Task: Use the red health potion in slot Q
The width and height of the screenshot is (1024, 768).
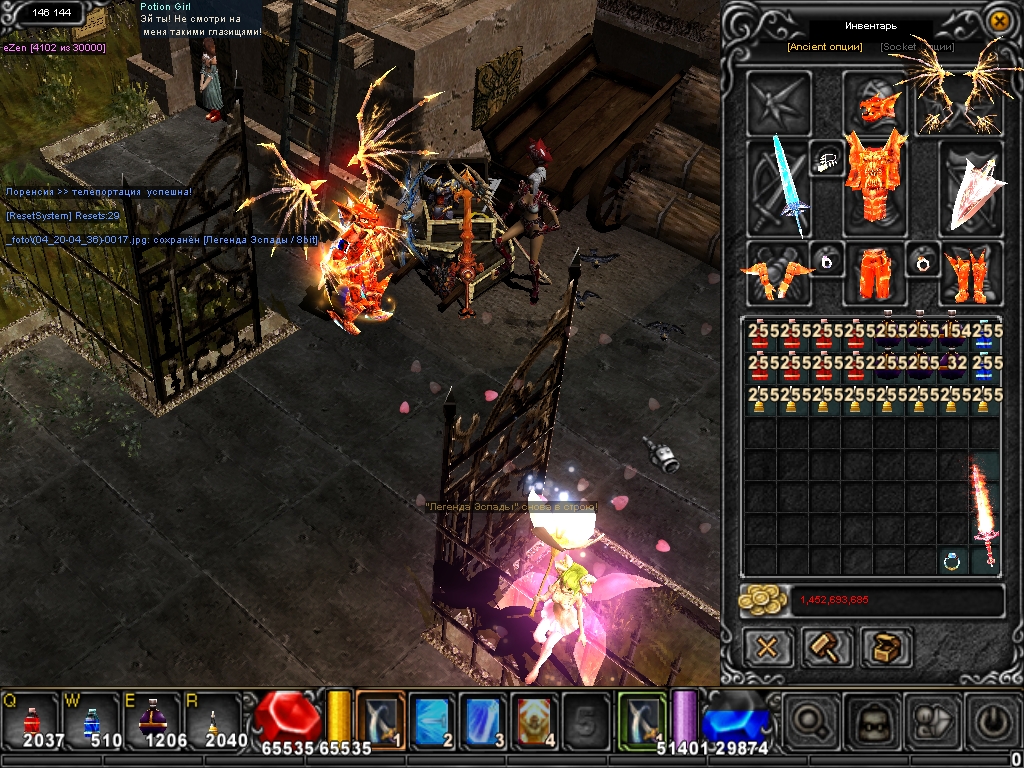Action: coord(31,720)
